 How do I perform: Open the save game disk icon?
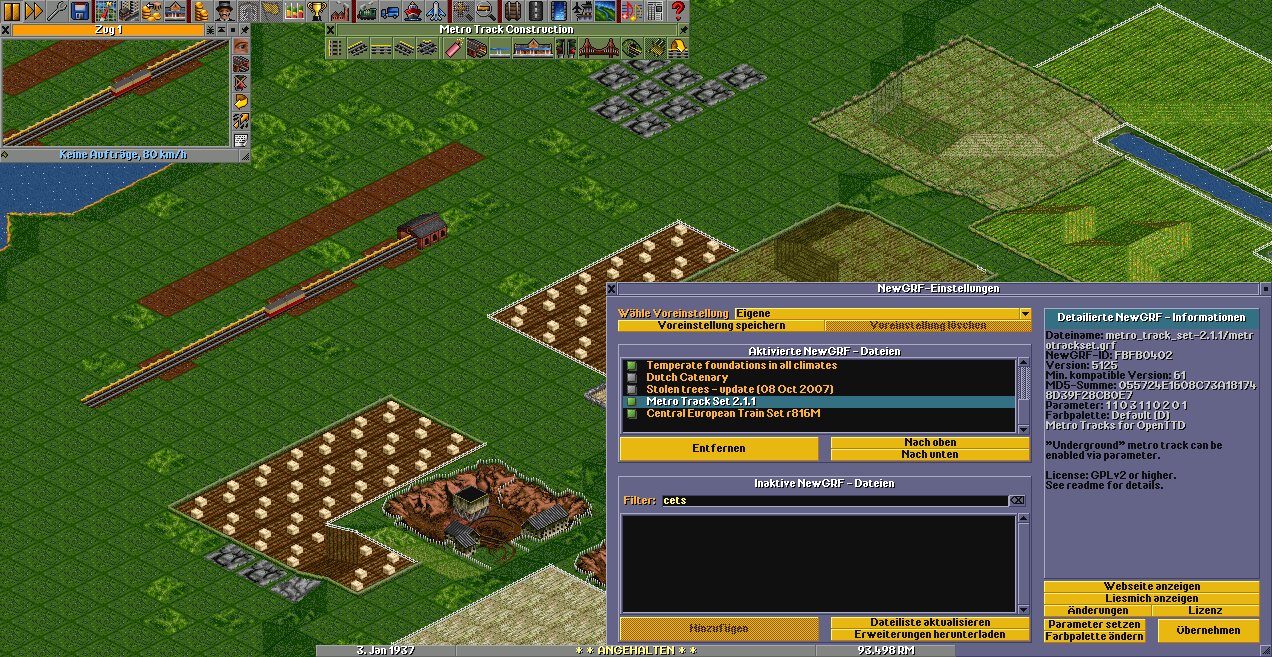80,11
